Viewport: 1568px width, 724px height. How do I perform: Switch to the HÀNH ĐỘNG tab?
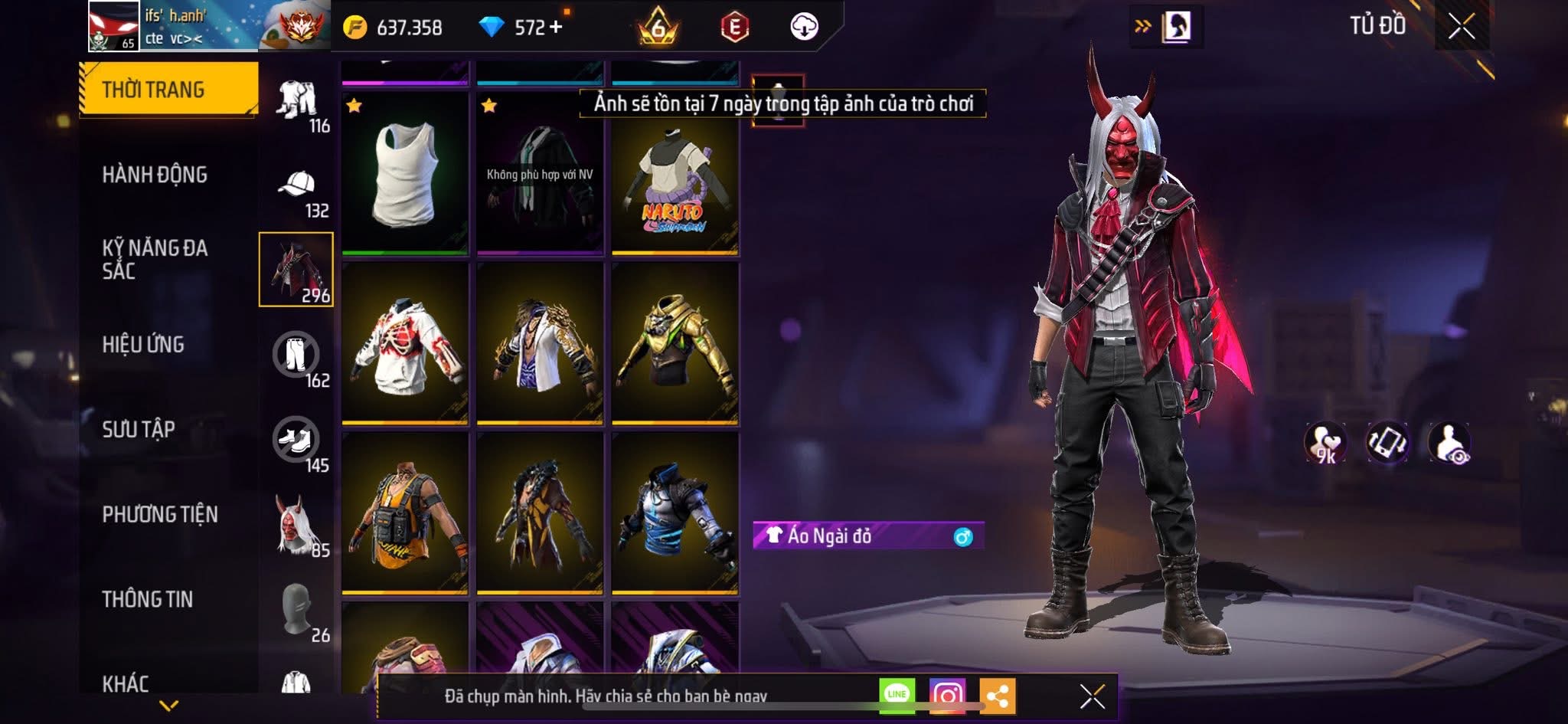click(x=156, y=175)
